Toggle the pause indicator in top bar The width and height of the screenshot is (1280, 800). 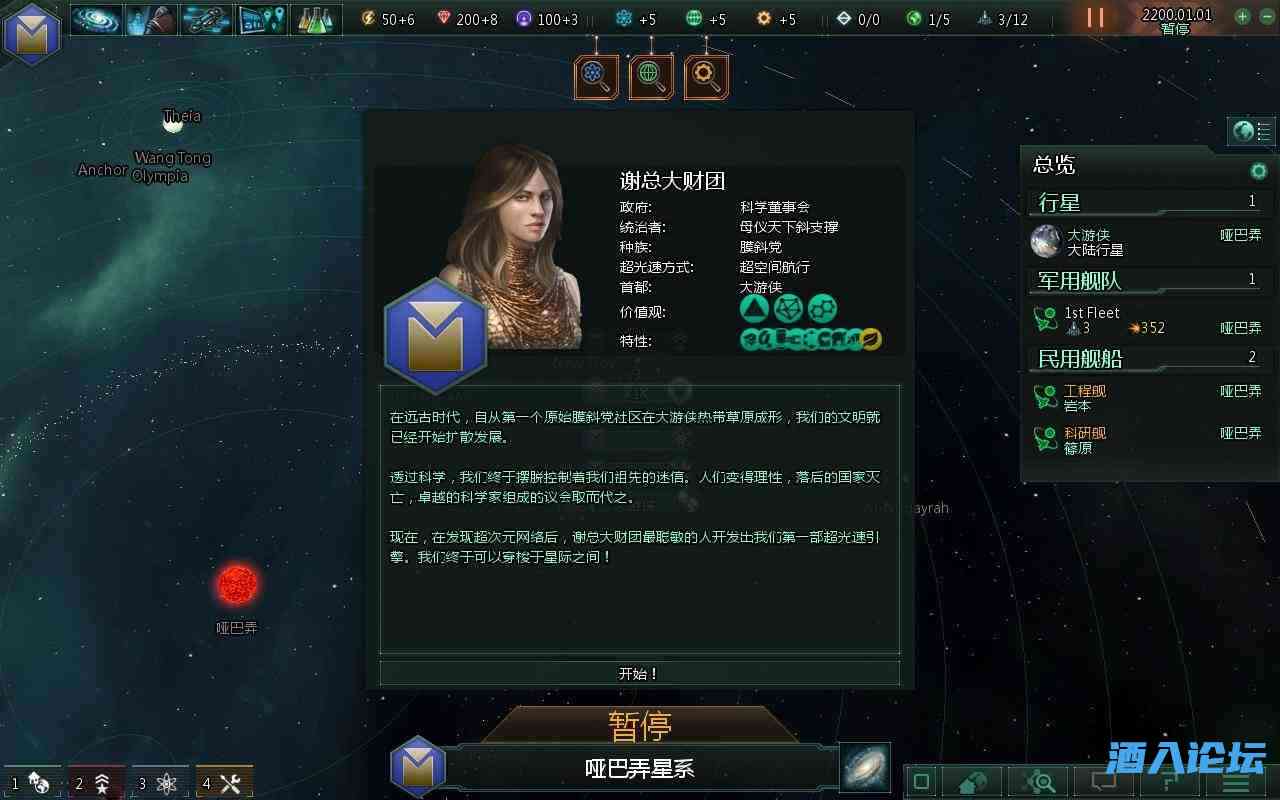(1094, 18)
